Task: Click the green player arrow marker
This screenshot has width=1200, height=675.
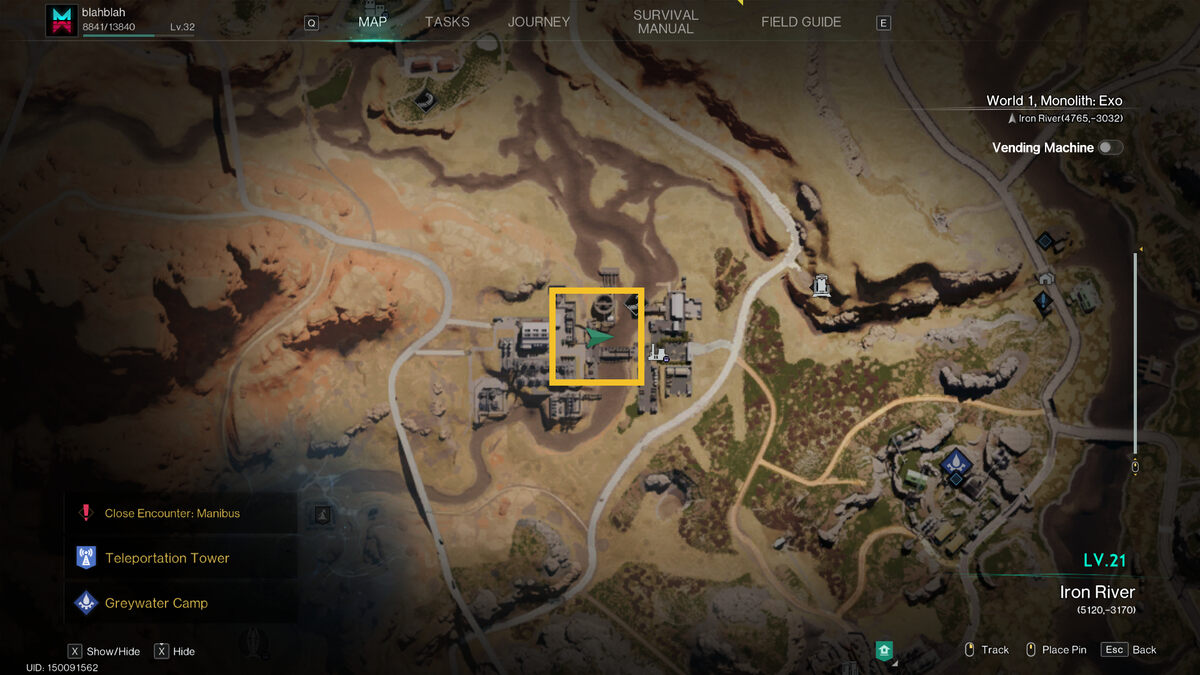Action: (598, 338)
